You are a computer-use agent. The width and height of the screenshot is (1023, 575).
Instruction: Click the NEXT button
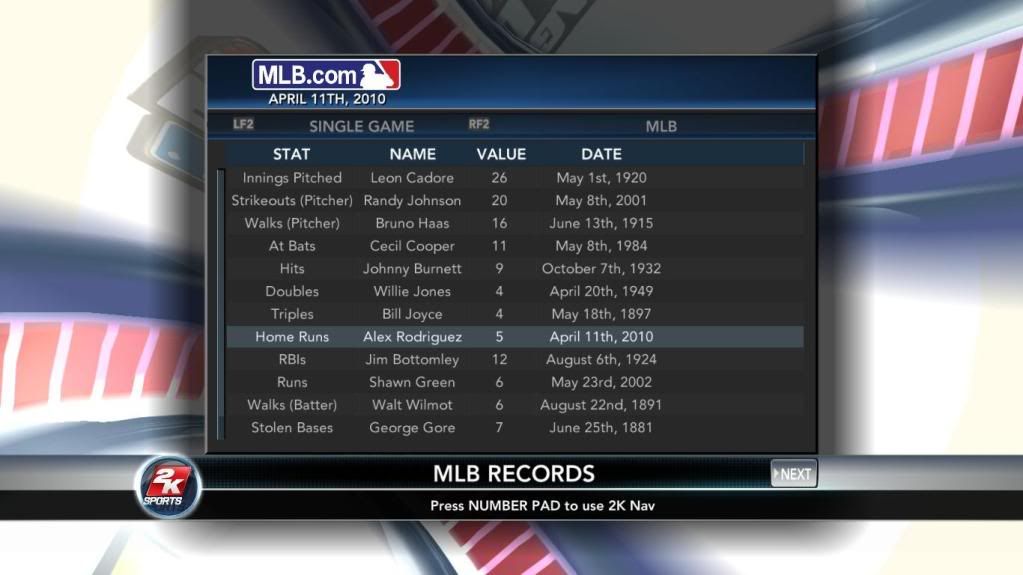click(794, 474)
